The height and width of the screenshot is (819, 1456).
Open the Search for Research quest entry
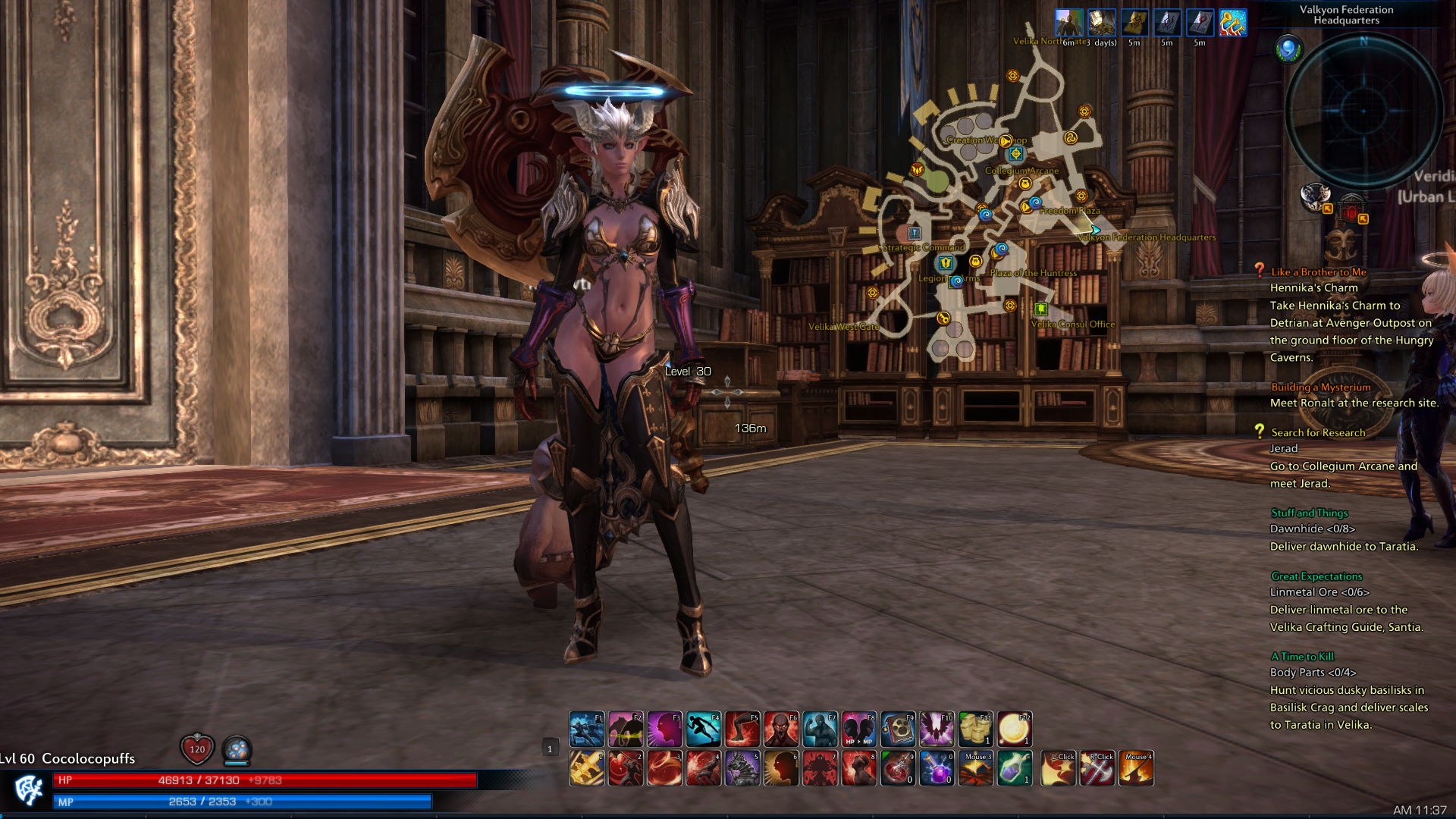pos(1317,432)
